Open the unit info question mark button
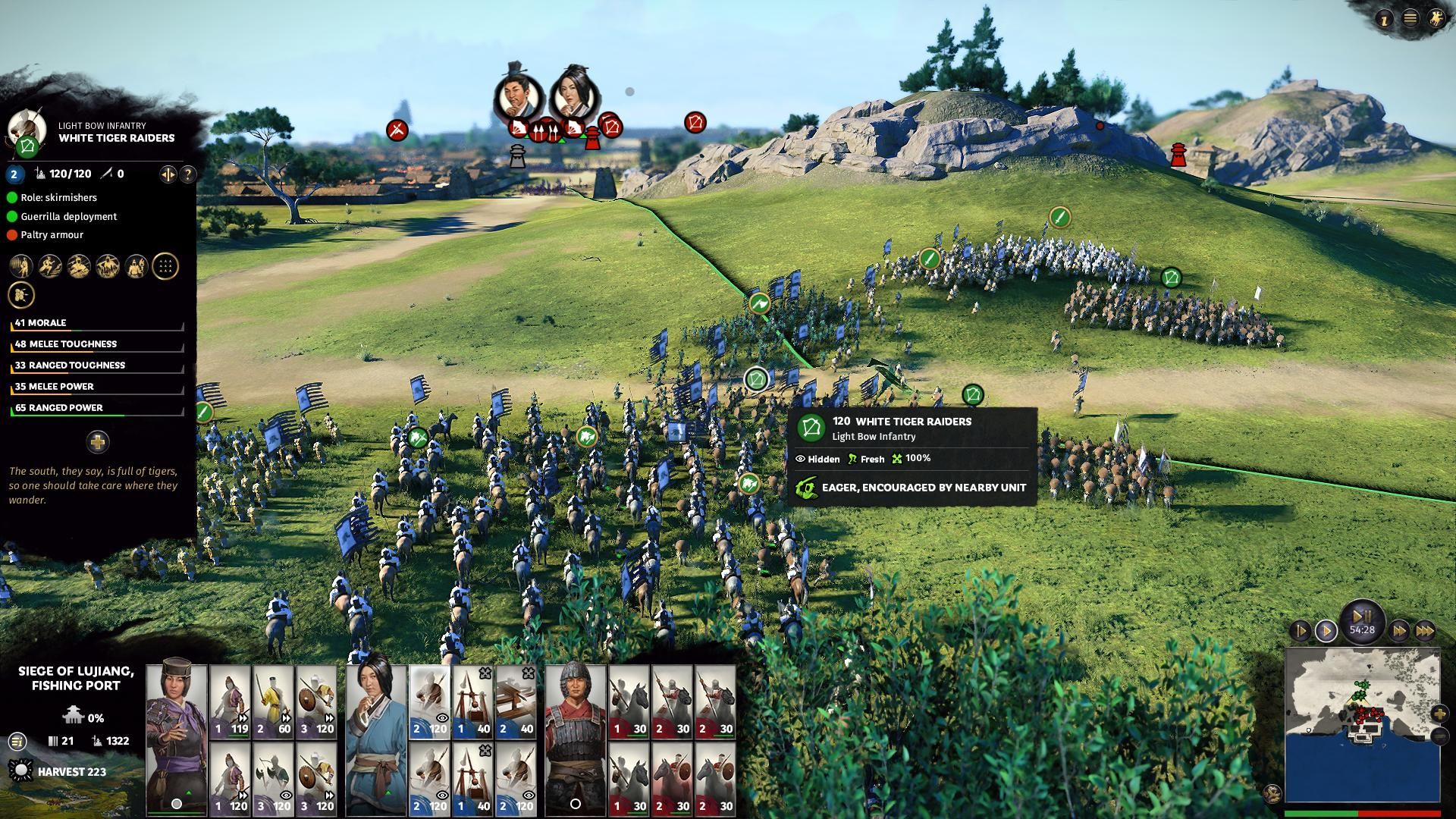This screenshot has height=819, width=1456. coord(187,174)
